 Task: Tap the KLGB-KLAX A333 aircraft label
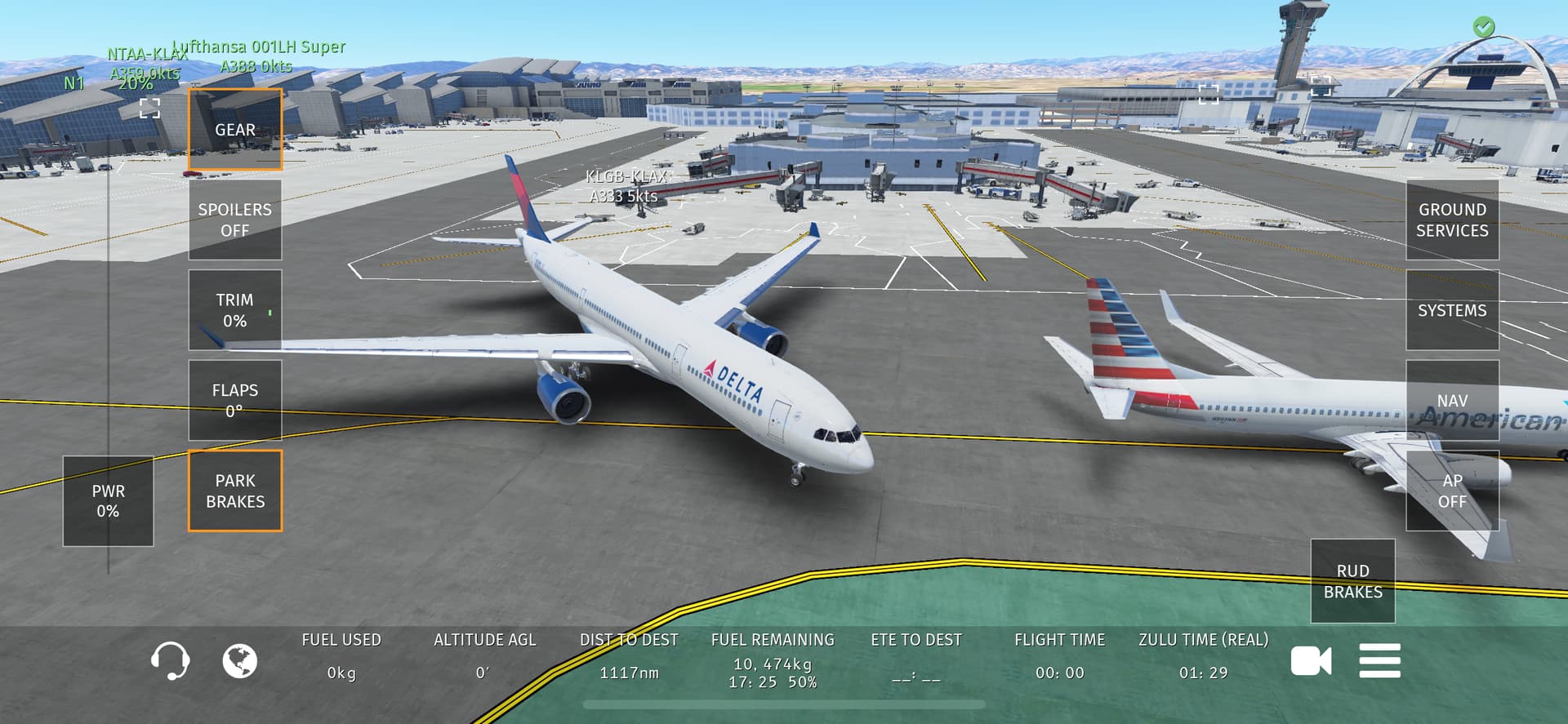(x=626, y=186)
